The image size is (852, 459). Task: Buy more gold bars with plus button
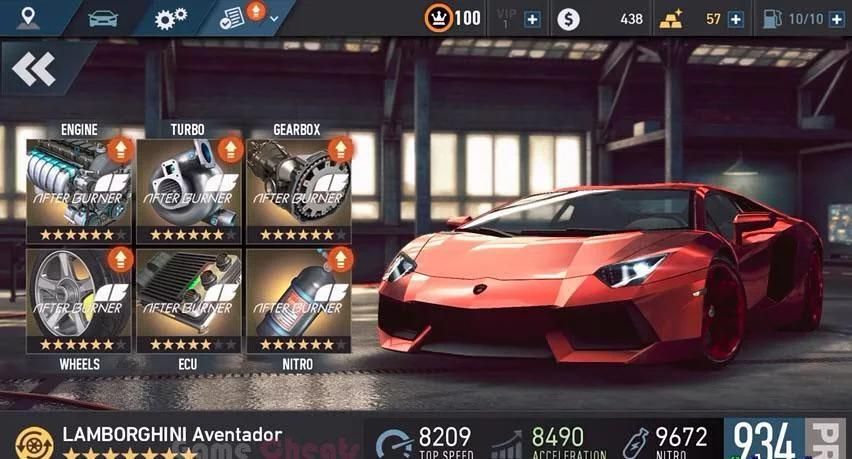tap(736, 19)
